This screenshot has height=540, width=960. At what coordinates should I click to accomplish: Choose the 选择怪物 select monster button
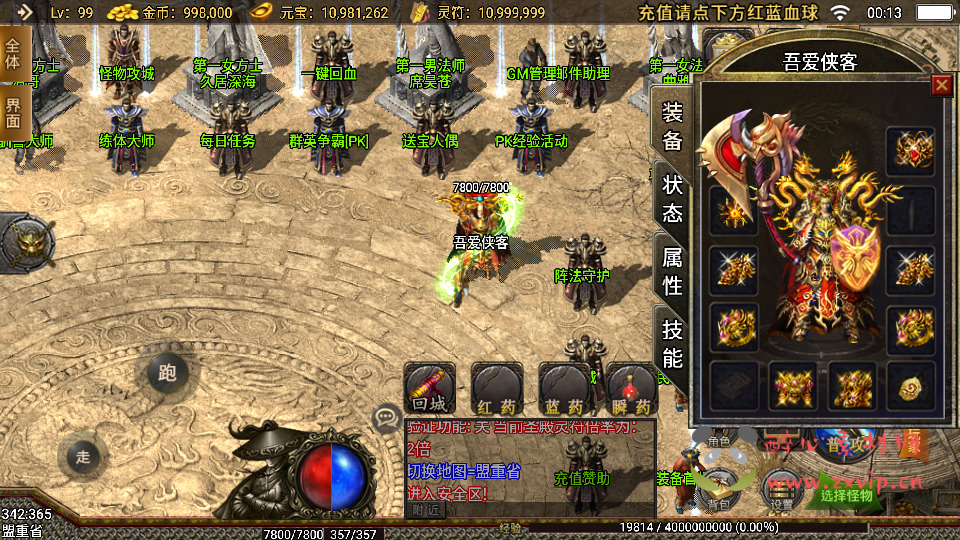point(846,494)
